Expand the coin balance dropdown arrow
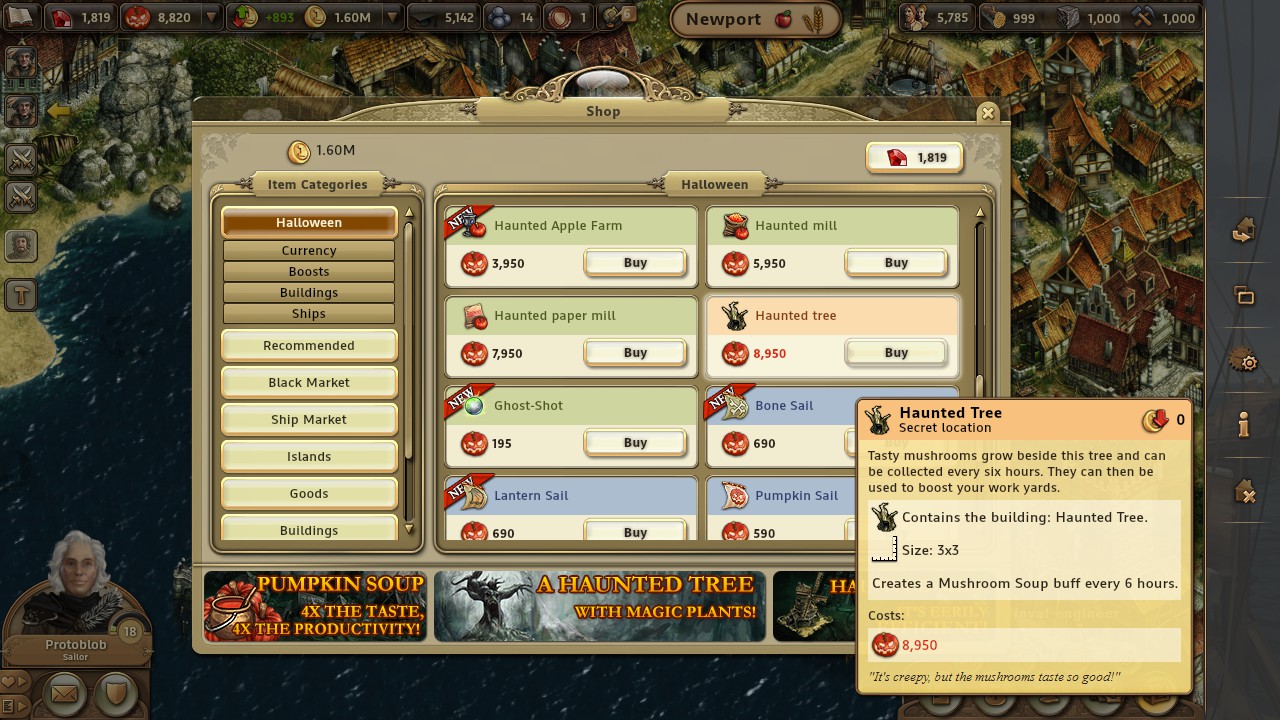This screenshot has height=720, width=1280. click(x=392, y=17)
